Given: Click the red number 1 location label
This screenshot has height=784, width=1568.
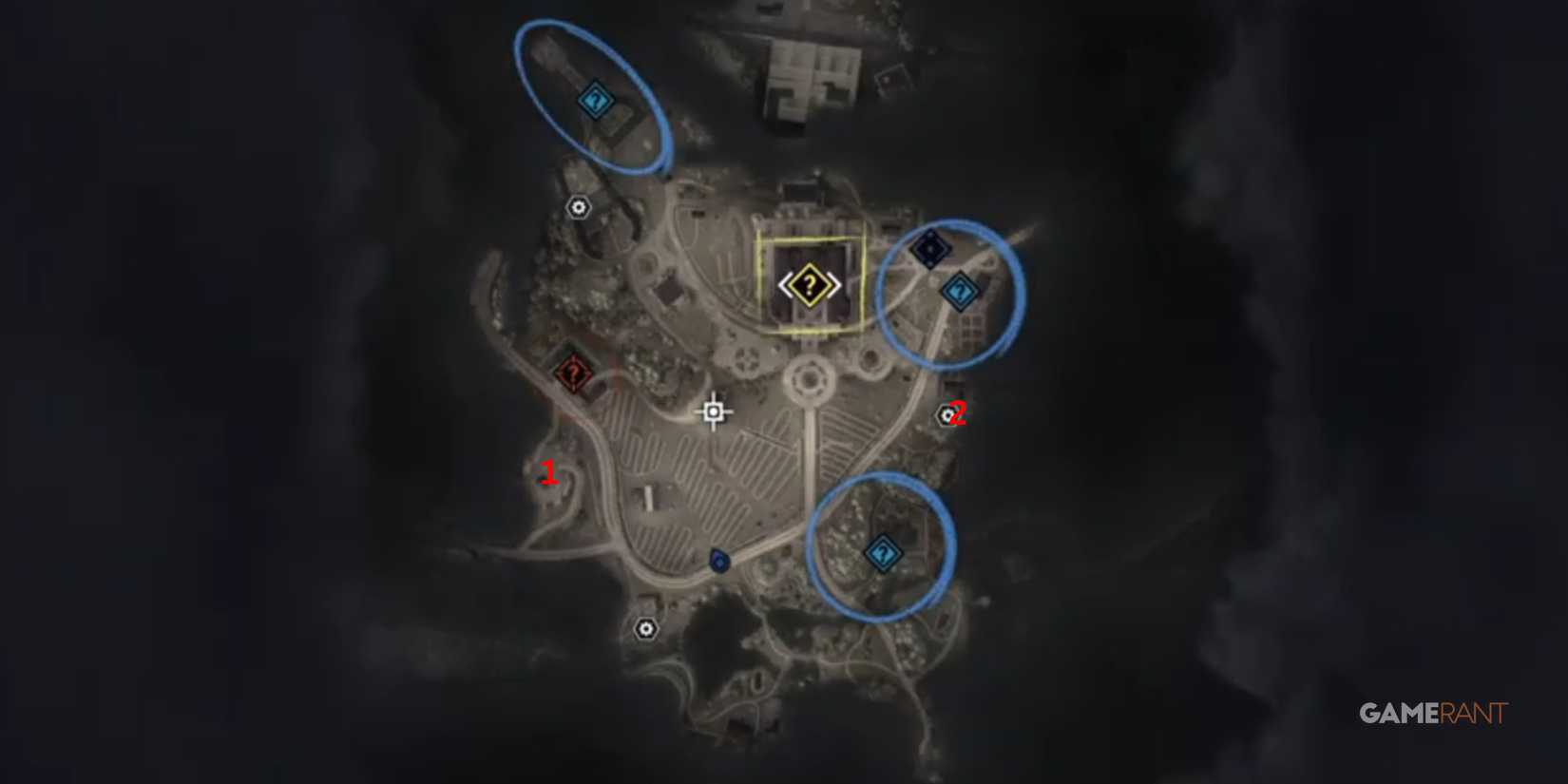Looking at the screenshot, I should 549,471.
